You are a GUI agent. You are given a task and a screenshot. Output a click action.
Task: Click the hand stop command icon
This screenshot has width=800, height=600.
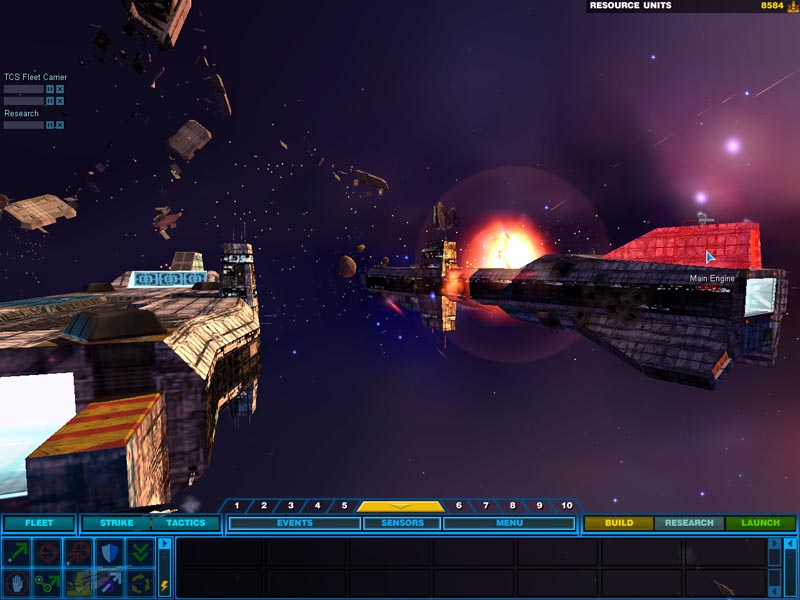click(x=17, y=582)
